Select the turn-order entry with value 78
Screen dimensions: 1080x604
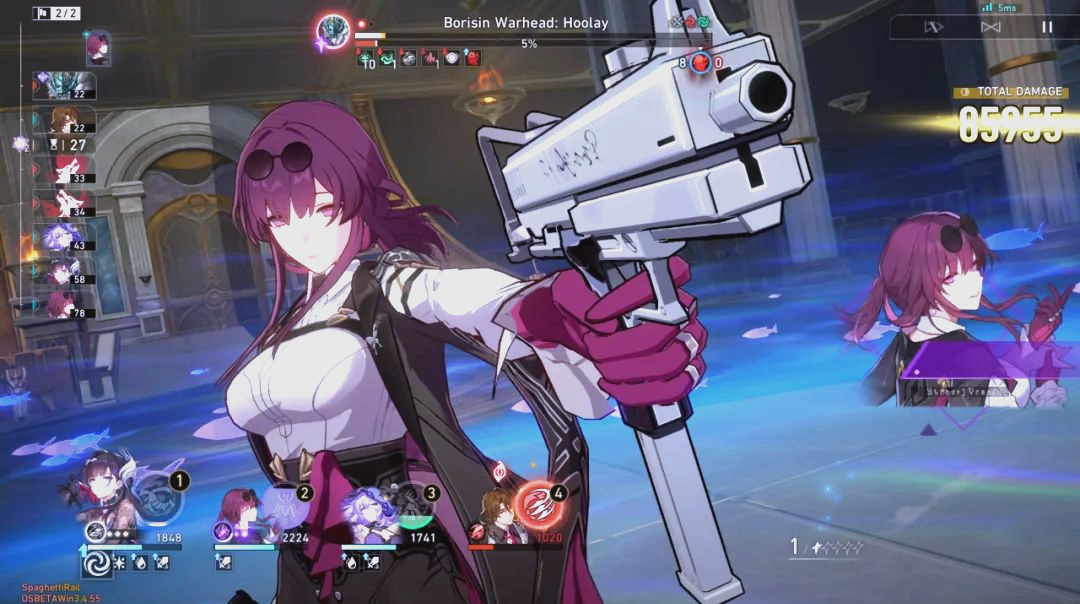[64, 304]
